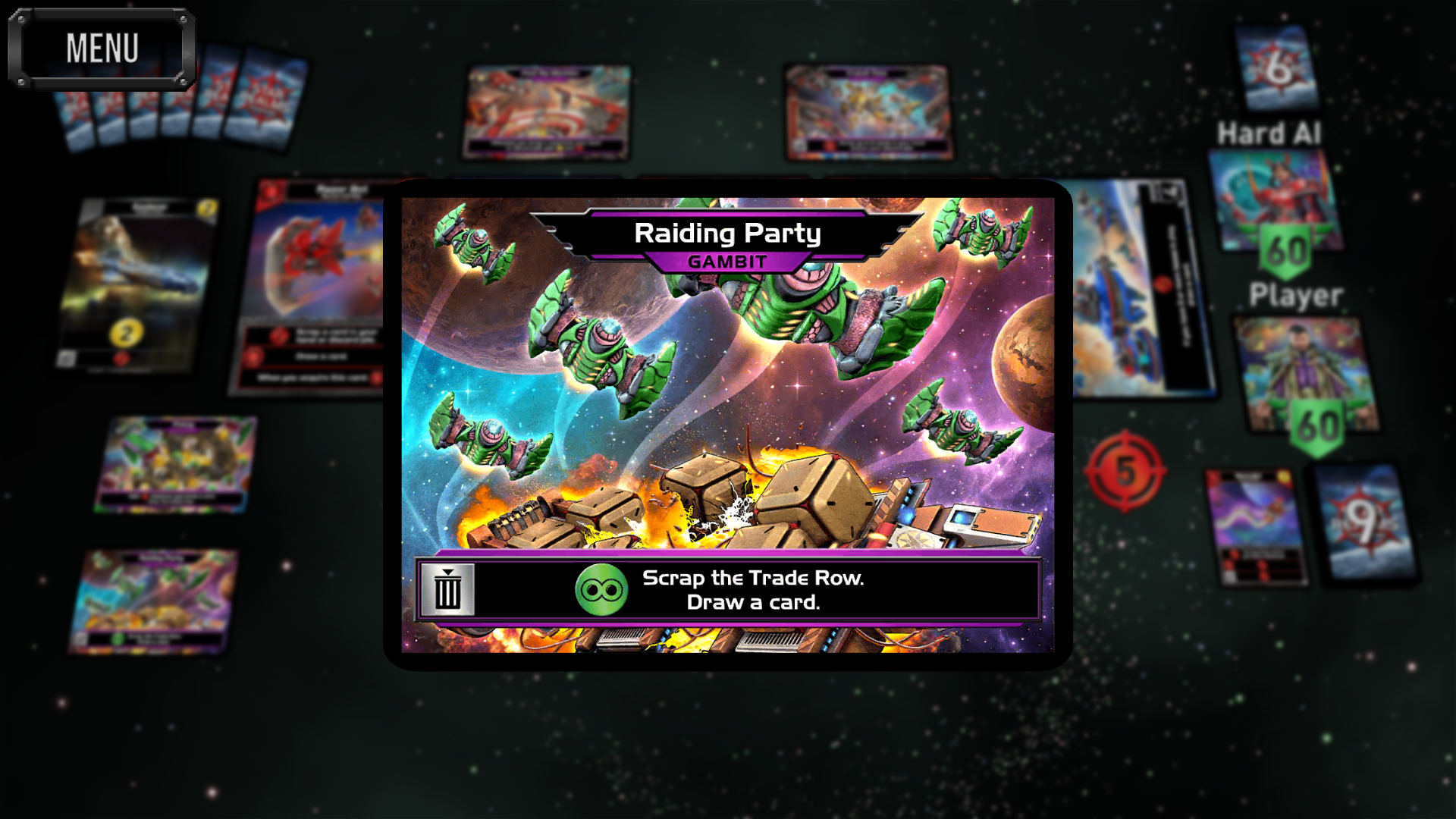Select the trade deck card showing 6
The width and height of the screenshot is (1456, 819).
(x=1275, y=68)
